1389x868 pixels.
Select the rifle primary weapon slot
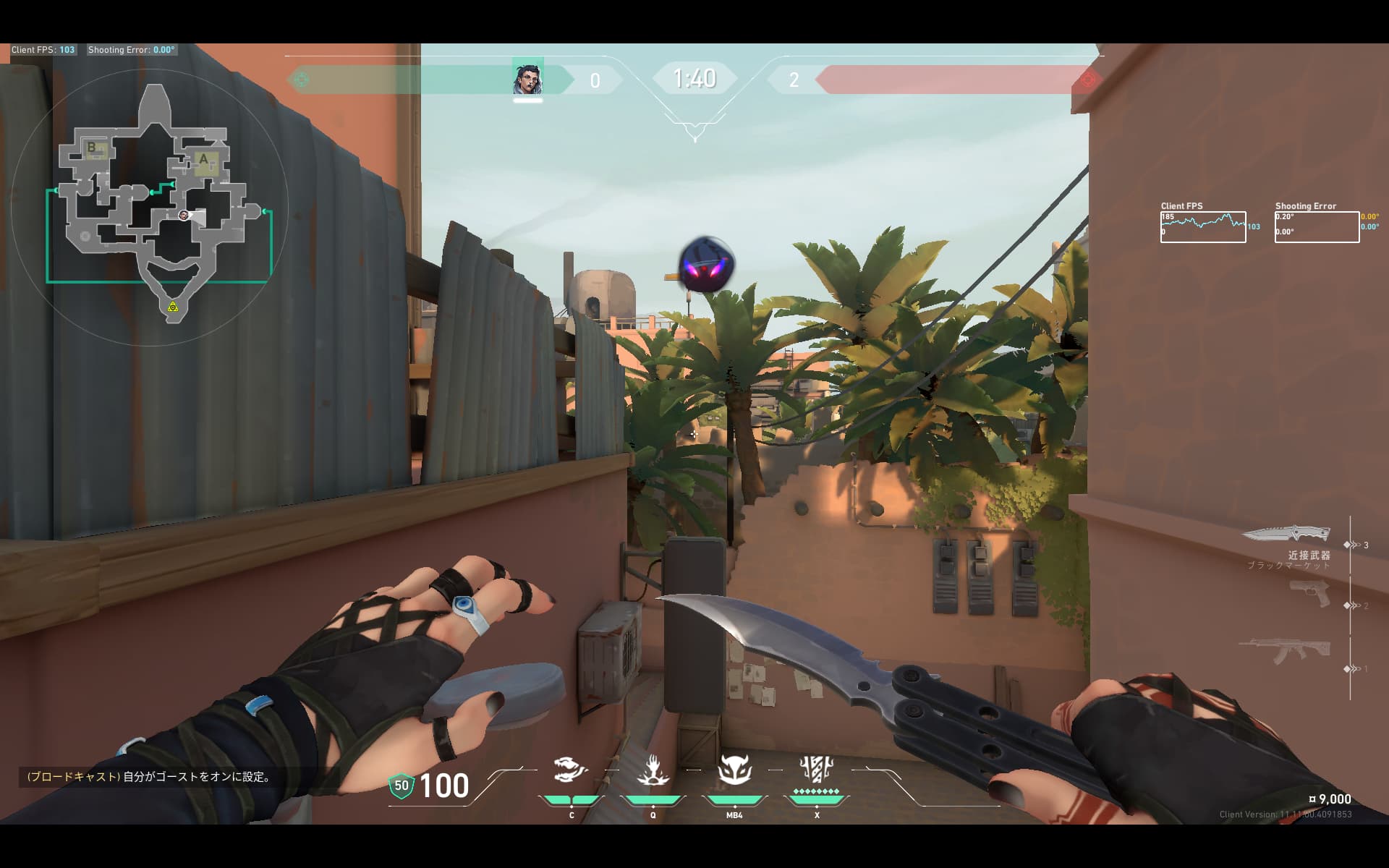(1285, 650)
